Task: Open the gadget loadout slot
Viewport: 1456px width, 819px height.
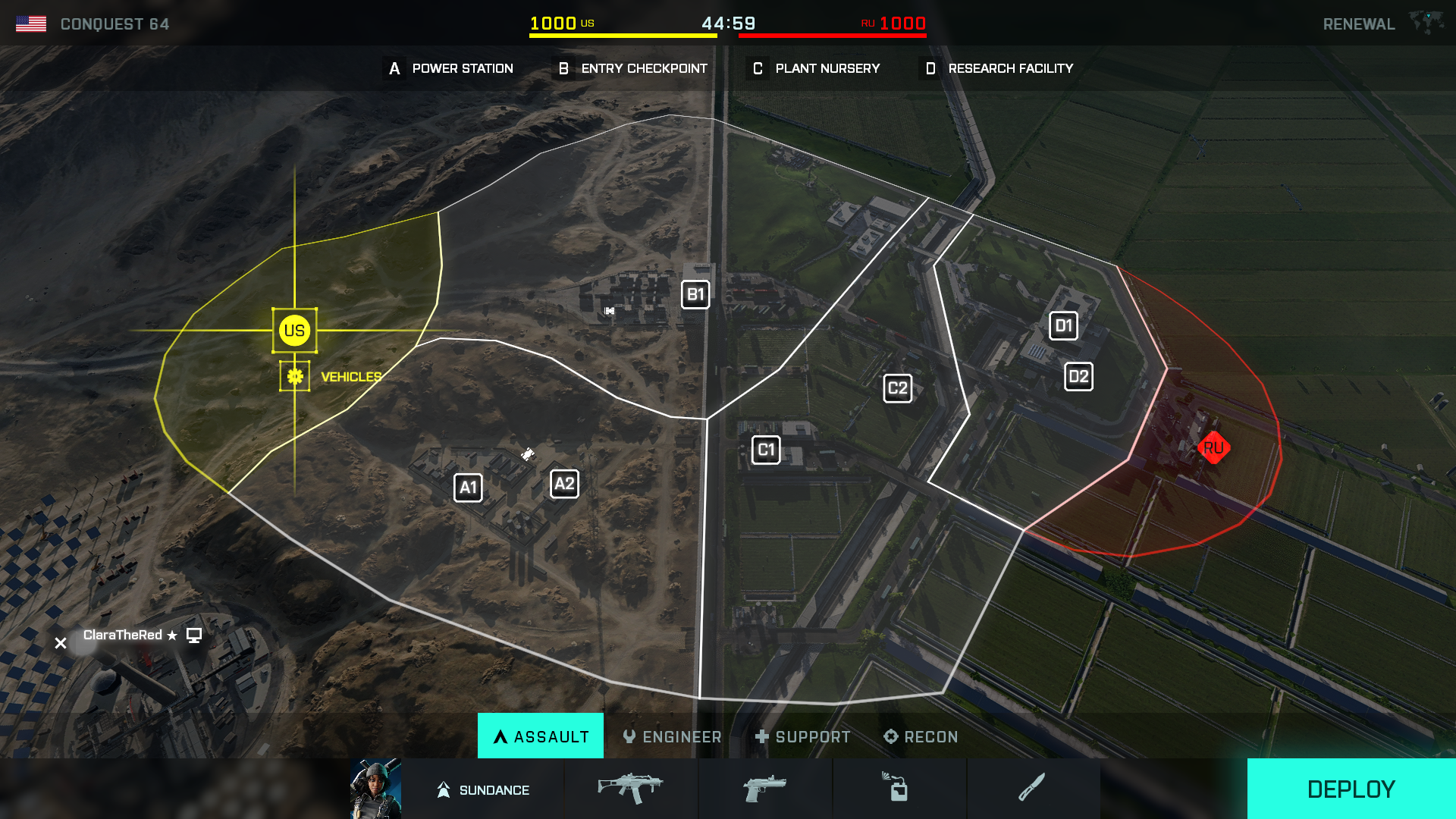Action: click(x=899, y=789)
